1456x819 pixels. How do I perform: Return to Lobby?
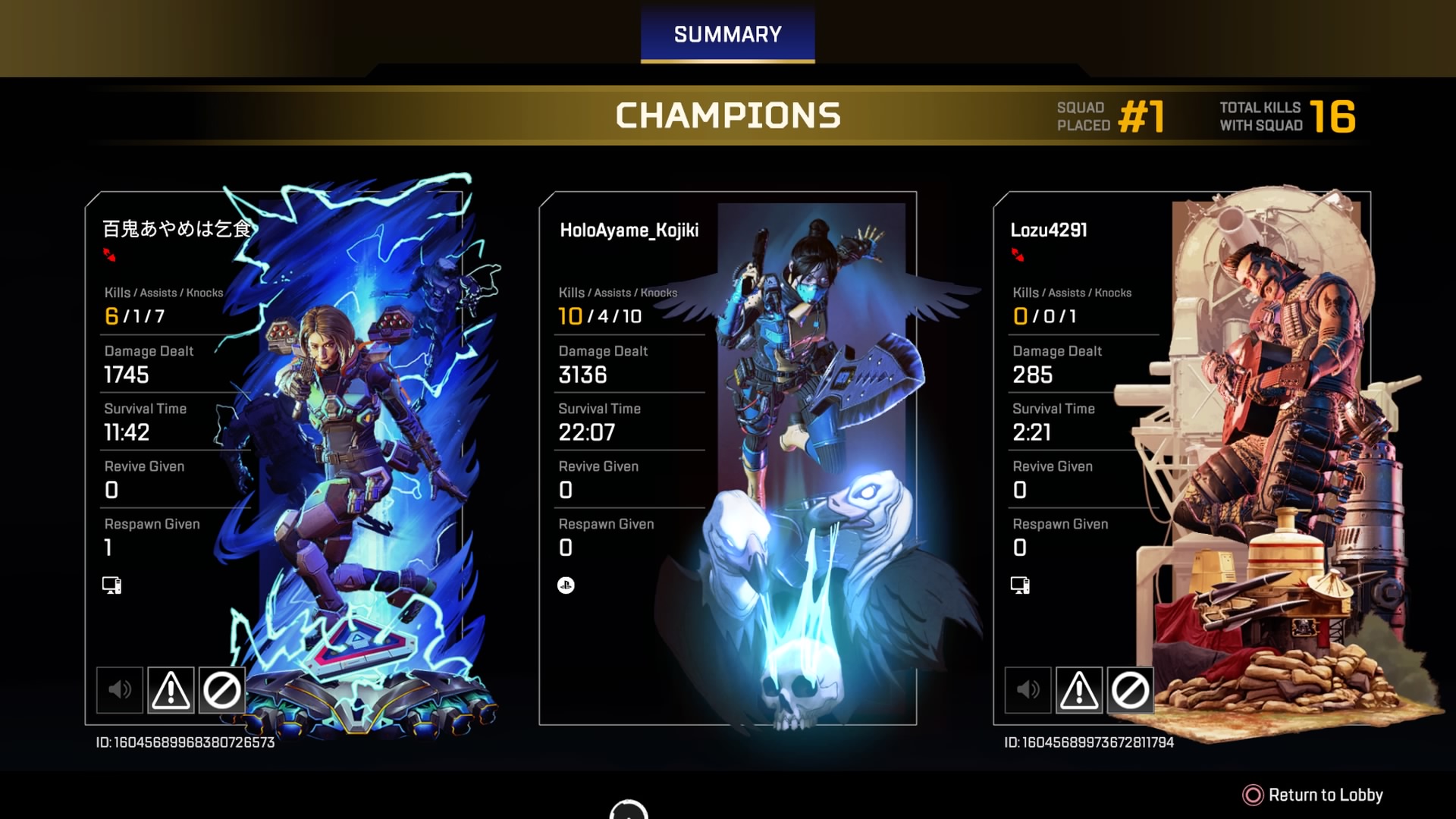click(x=1313, y=795)
